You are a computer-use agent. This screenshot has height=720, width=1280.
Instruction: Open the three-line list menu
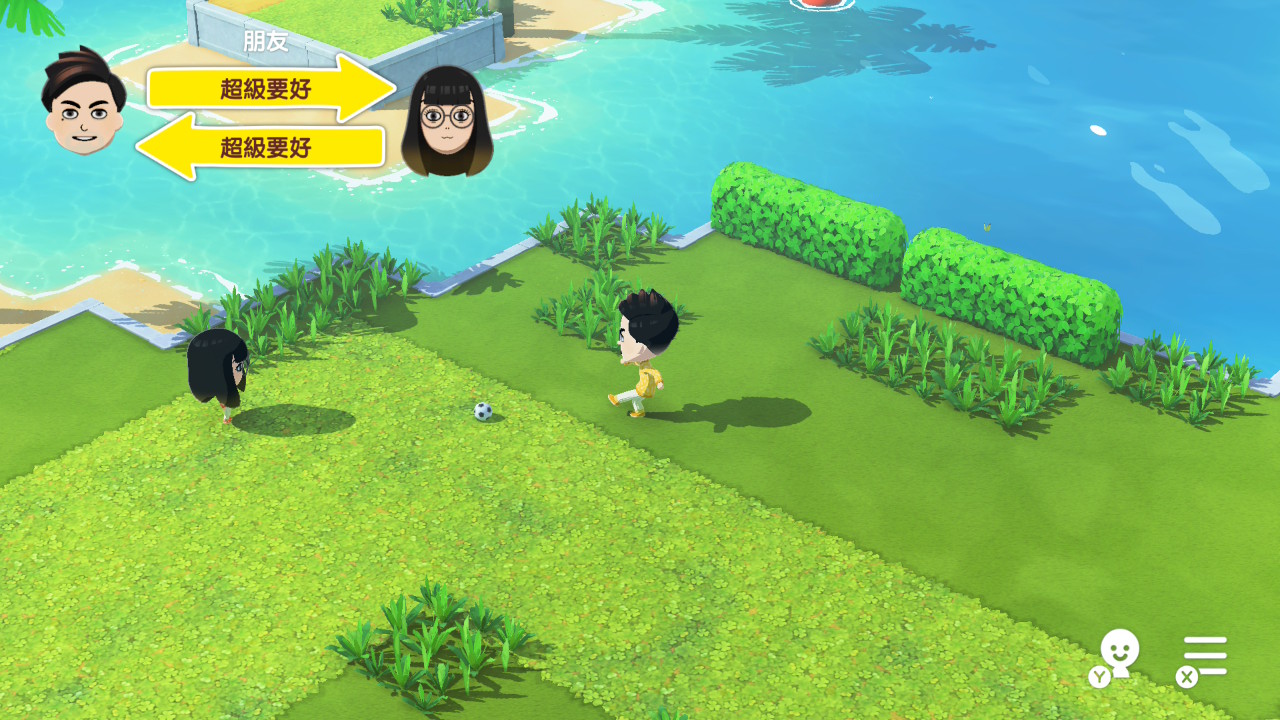tap(1205, 656)
